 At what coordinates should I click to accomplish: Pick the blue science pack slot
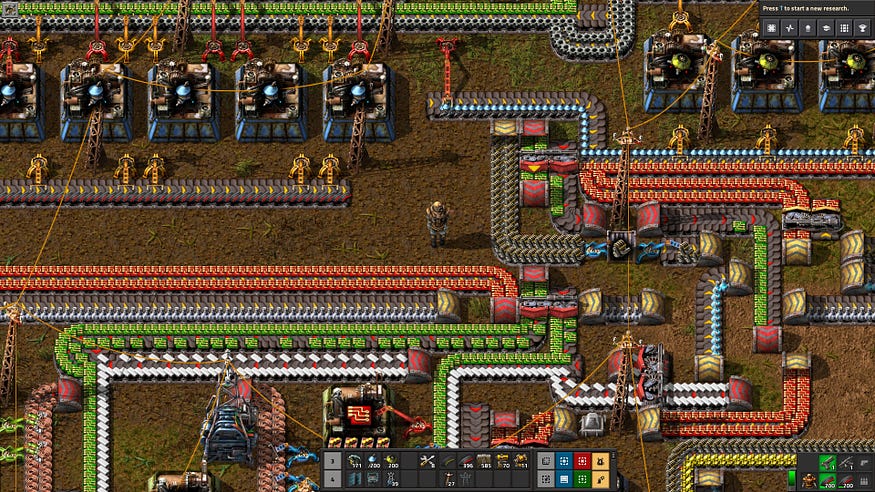[x=371, y=461]
